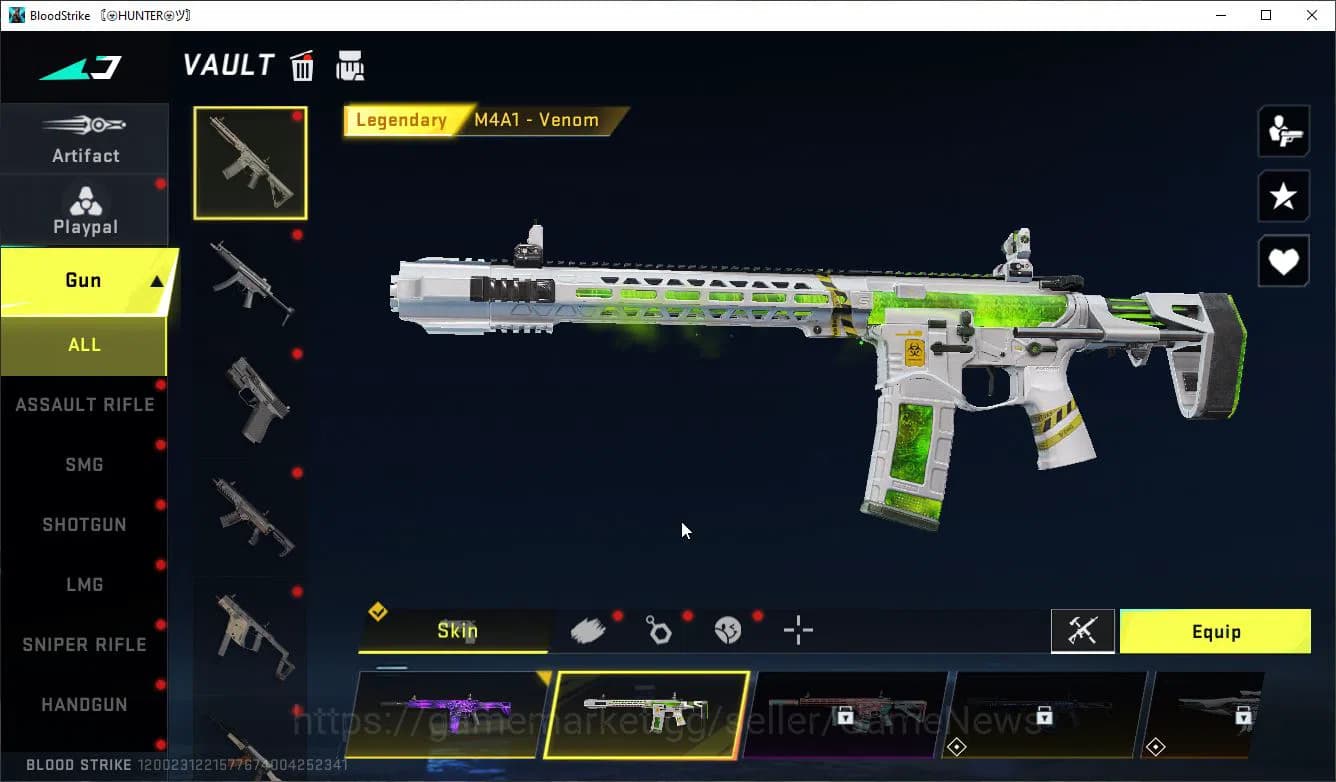1336x782 pixels.
Task: Open the crossed rifles gunsmith button
Action: (1083, 631)
